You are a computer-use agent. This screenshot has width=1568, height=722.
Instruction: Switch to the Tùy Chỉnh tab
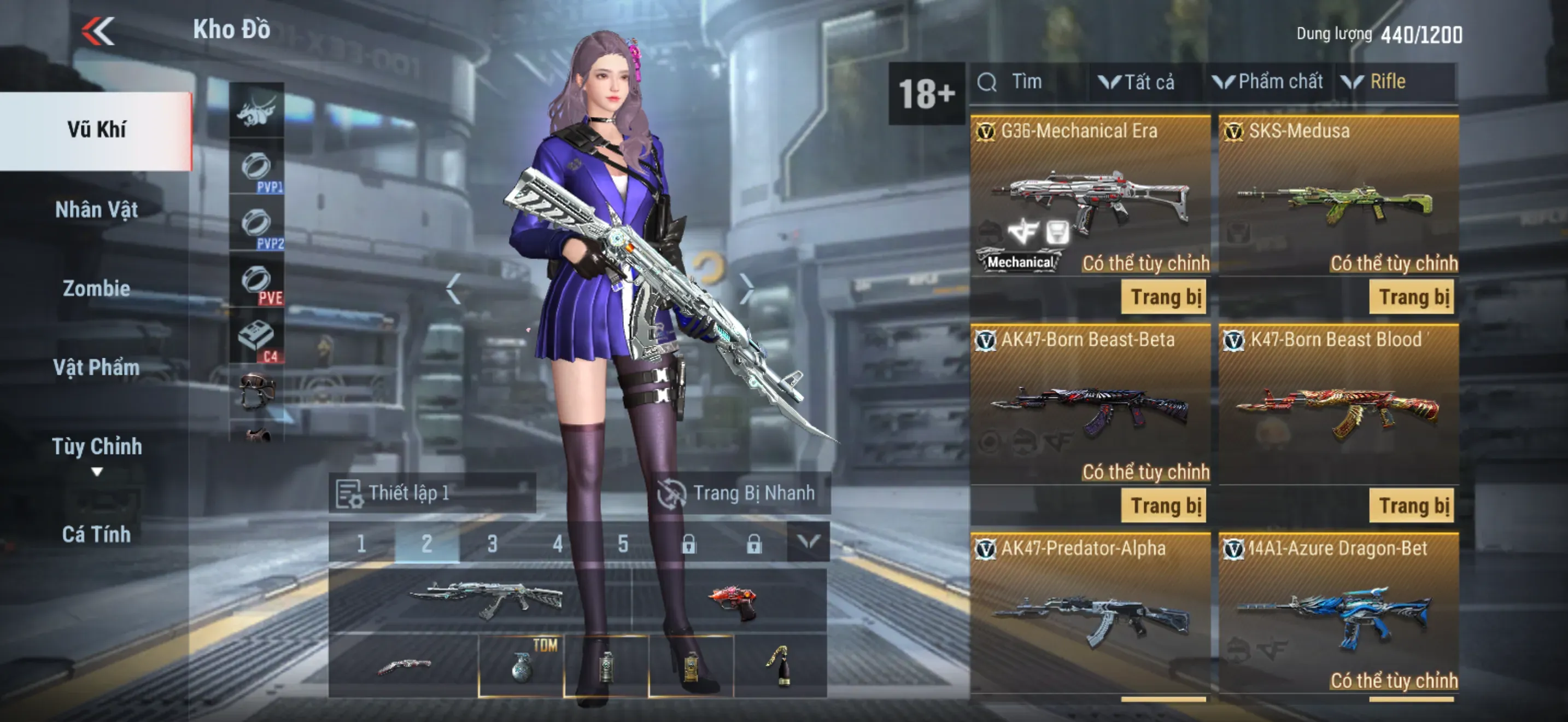[x=96, y=447]
